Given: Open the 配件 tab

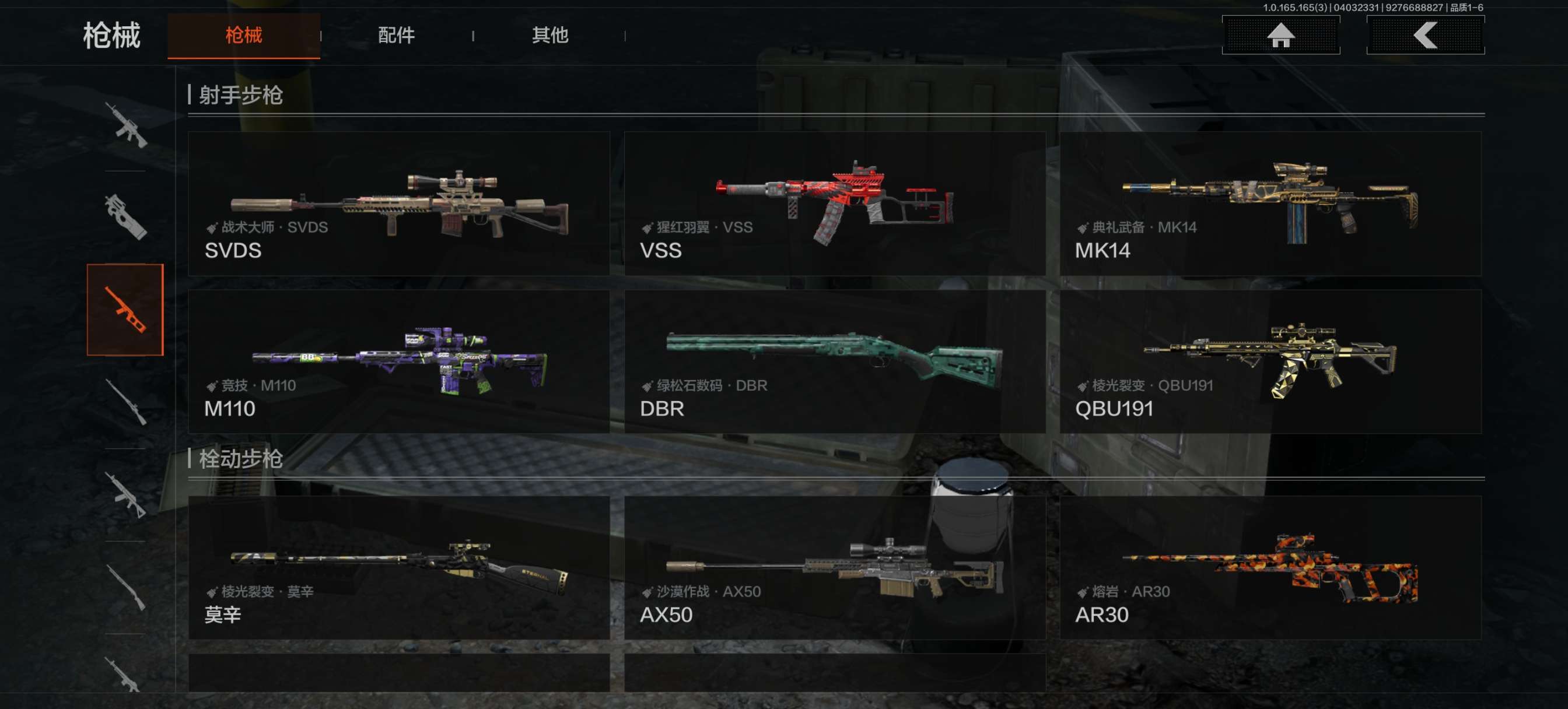Looking at the screenshot, I should [x=396, y=36].
